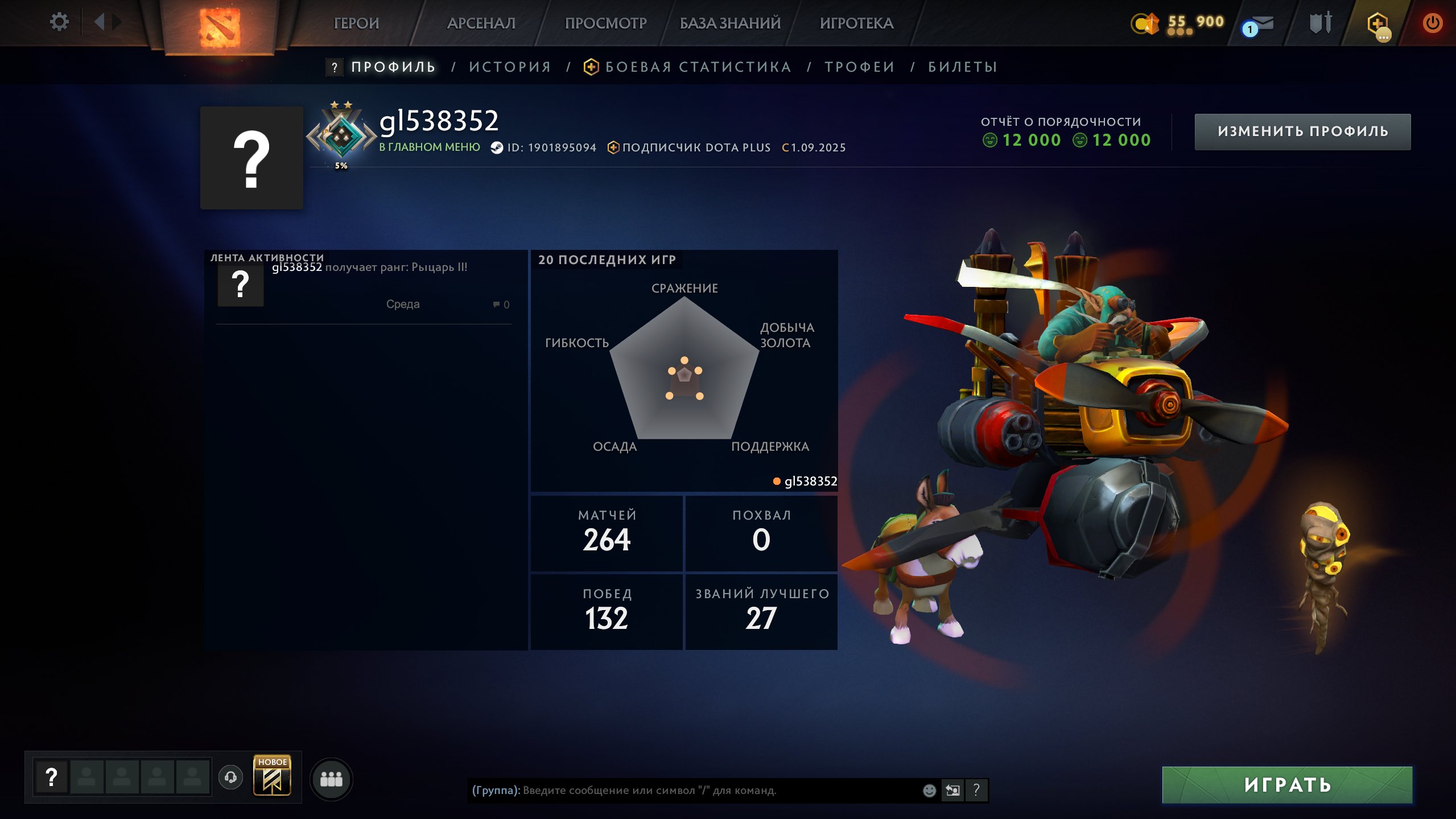The image size is (1456, 819).
Task: Open the shards balance 55 900
Action: (1178, 23)
